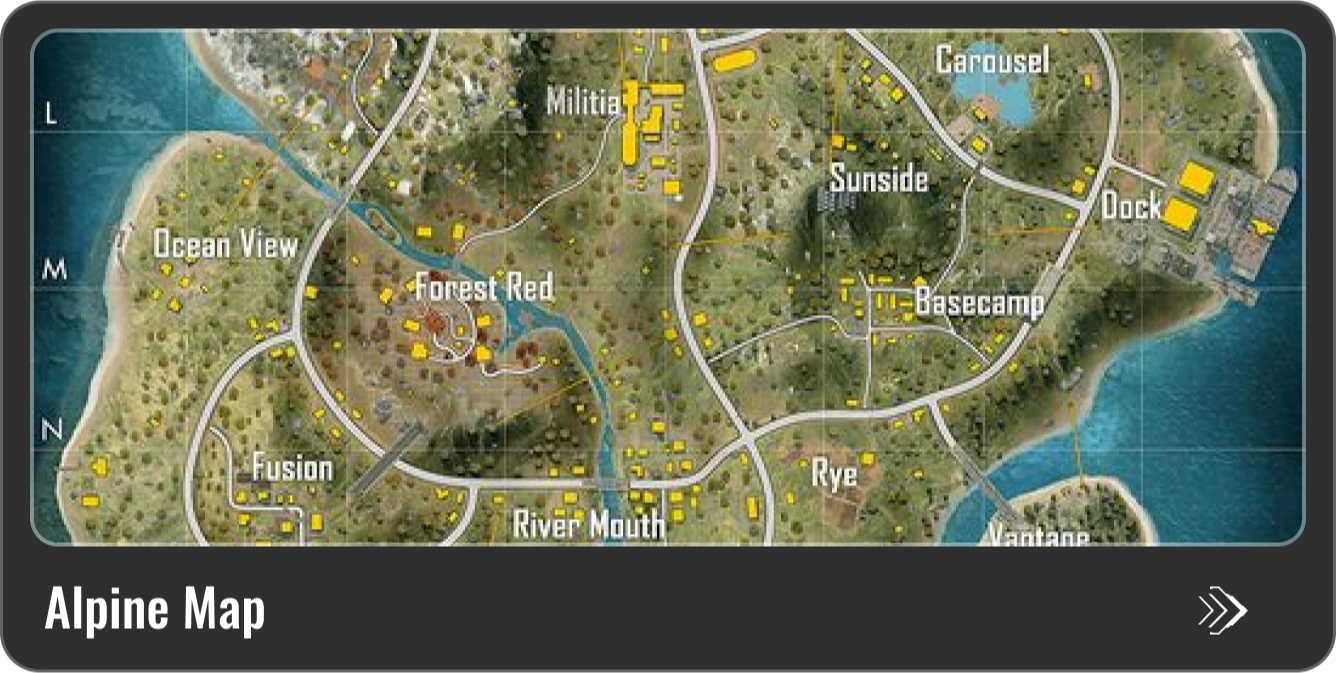Screen dimensions: 1336x673
Task: Select the Sunside location label
Action: pyautogui.click(x=879, y=179)
